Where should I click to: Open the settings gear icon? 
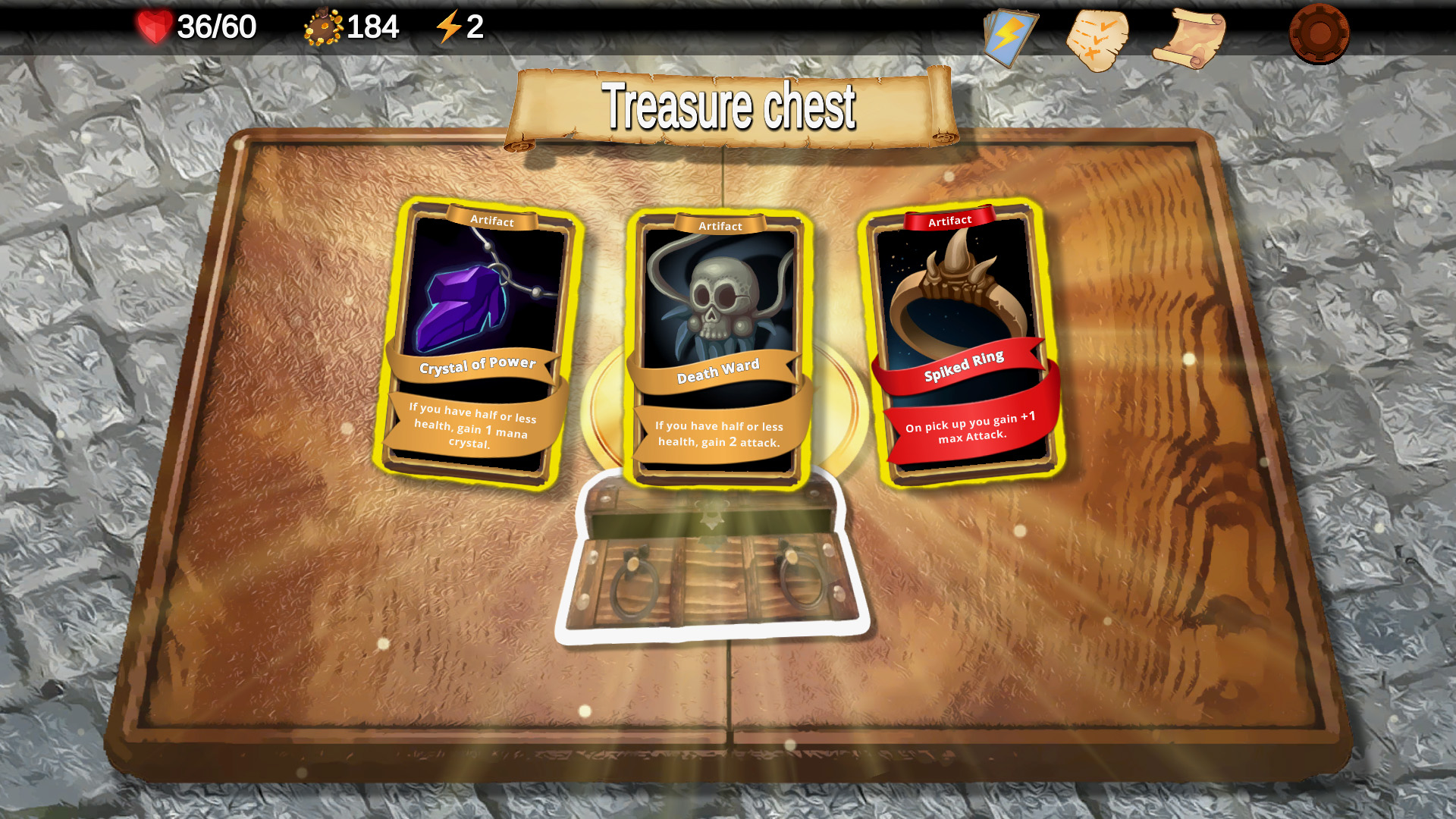point(1319,33)
